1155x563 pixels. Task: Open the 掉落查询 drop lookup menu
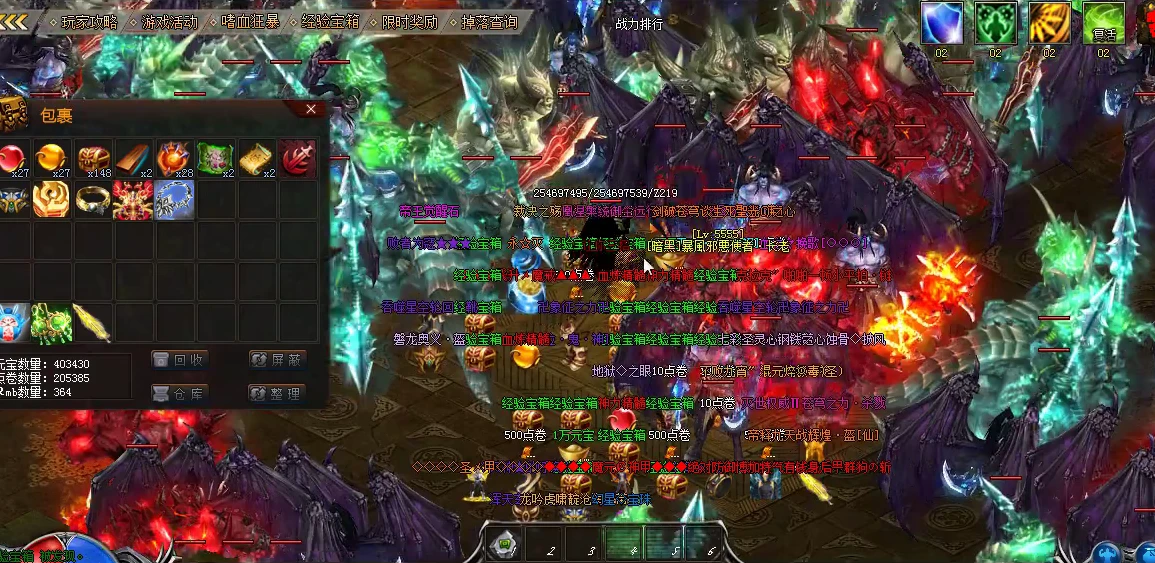point(490,21)
